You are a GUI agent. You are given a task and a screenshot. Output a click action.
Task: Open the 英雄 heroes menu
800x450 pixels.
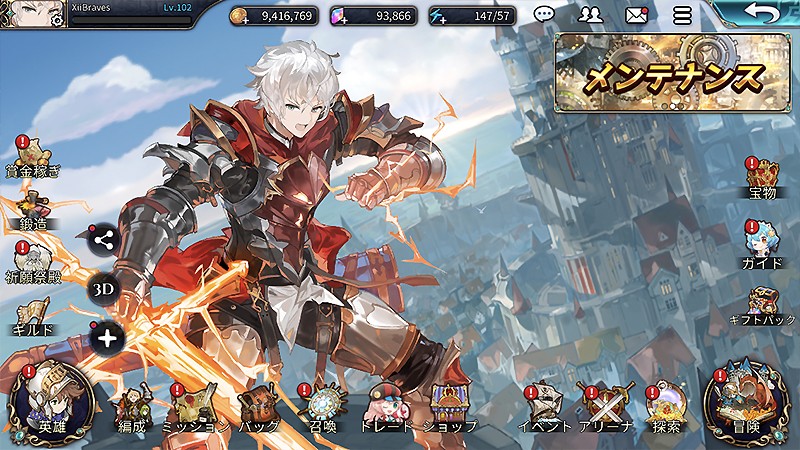click(x=50, y=403)
